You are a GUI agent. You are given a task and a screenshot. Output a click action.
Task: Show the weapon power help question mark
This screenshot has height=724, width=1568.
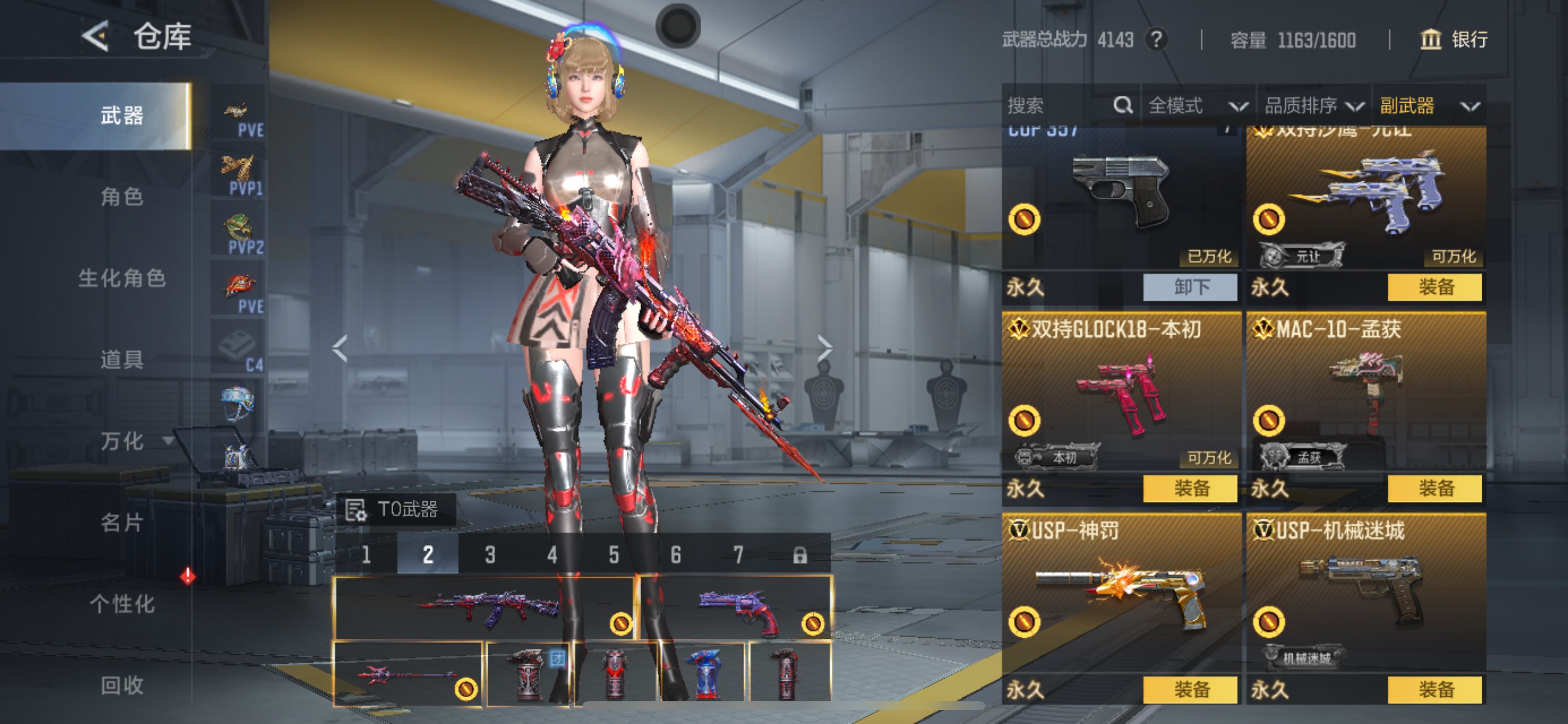coord(1156,40)
